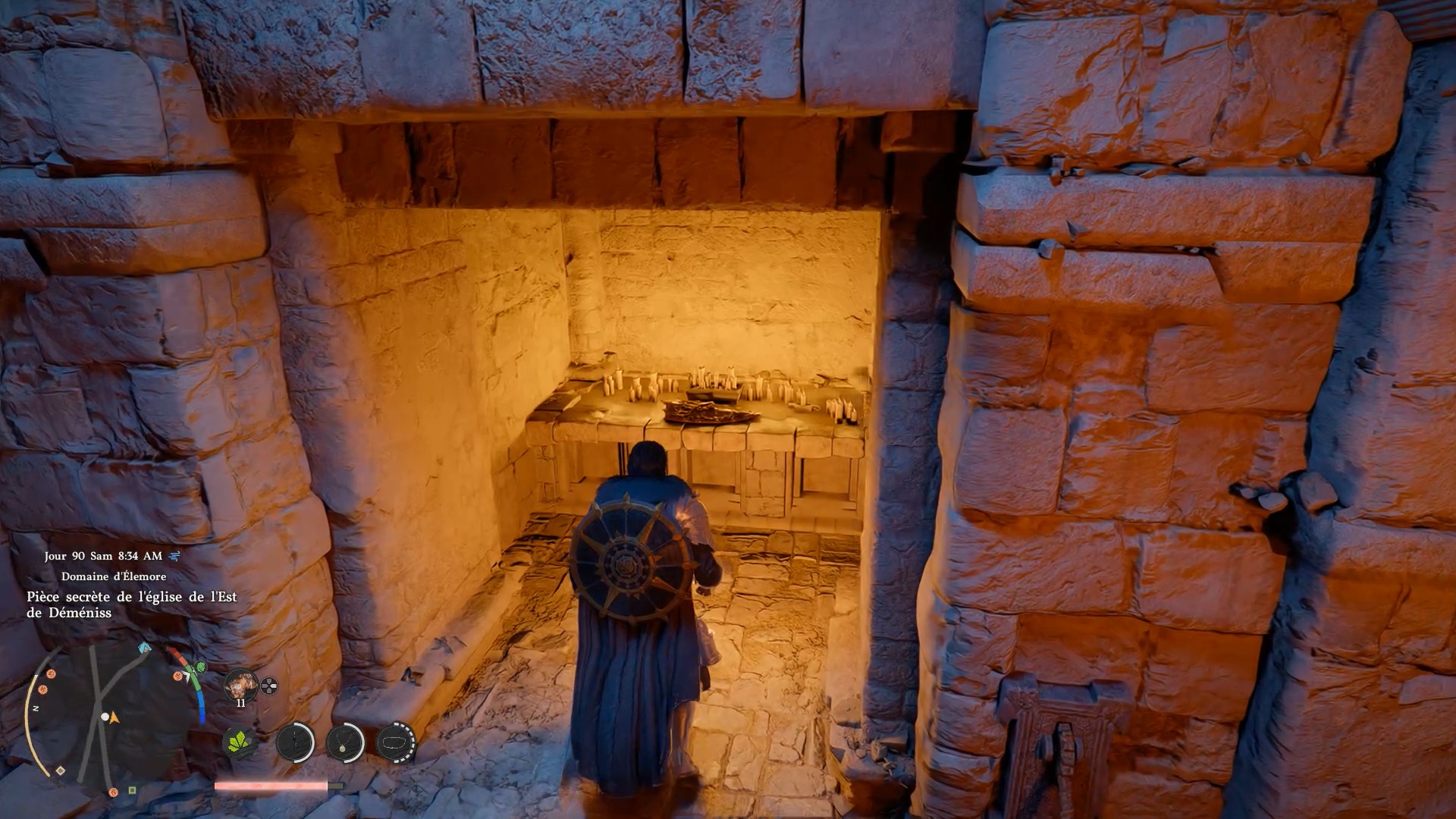Click the wind weather icon beside the time
Screen dimensions: 1456x819
pyautogui.click(x=175, y=556)
